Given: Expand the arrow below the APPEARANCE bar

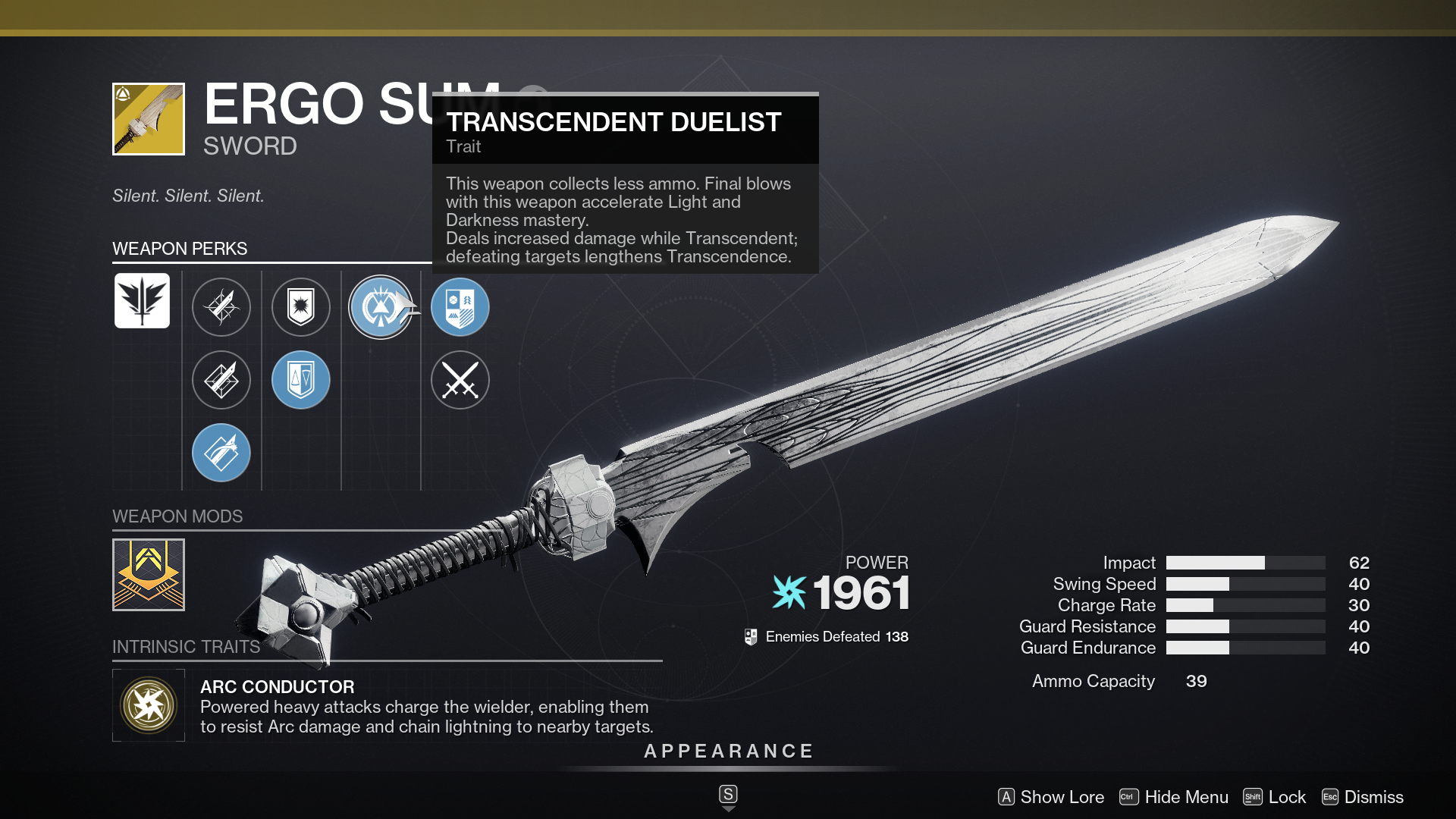Looking at the screenshot, I should (x=728, y=808).
